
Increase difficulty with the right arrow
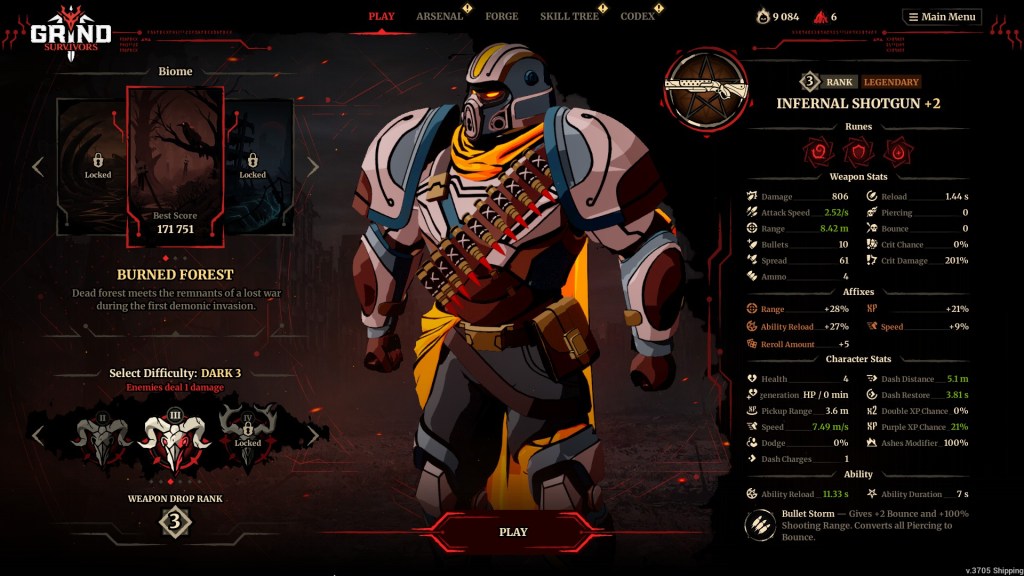coord(312,435)
